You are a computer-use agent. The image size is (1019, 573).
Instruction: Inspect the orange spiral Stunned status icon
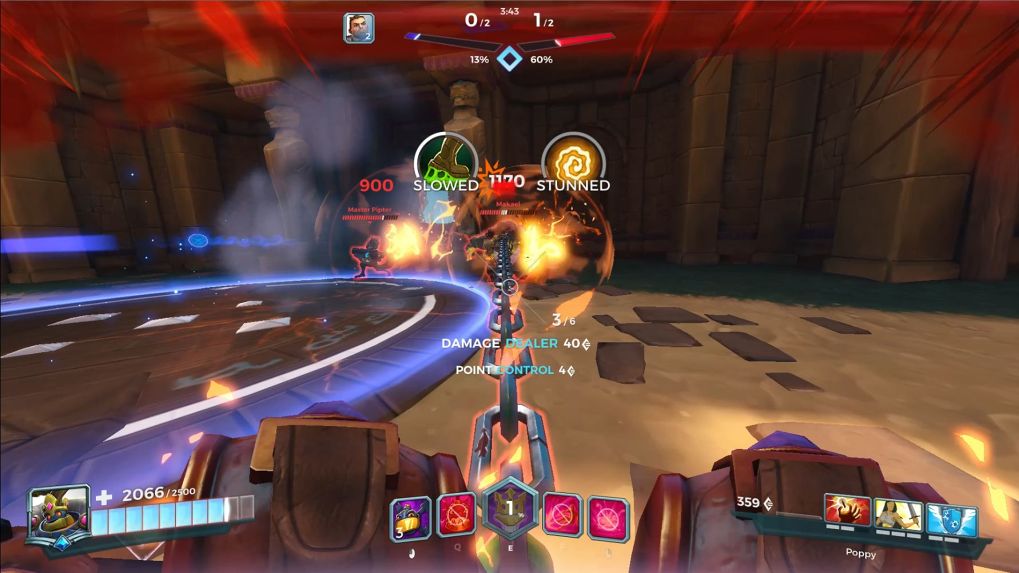[x=573, y=158]
